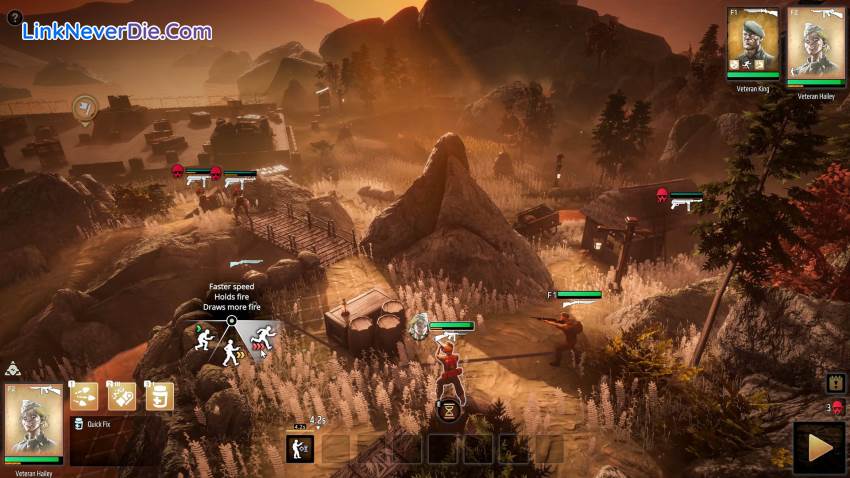Screen dimensions: 850x478
Task: Click Hailey's large portrait at bottom left
Action: click(x=34, y=420)
